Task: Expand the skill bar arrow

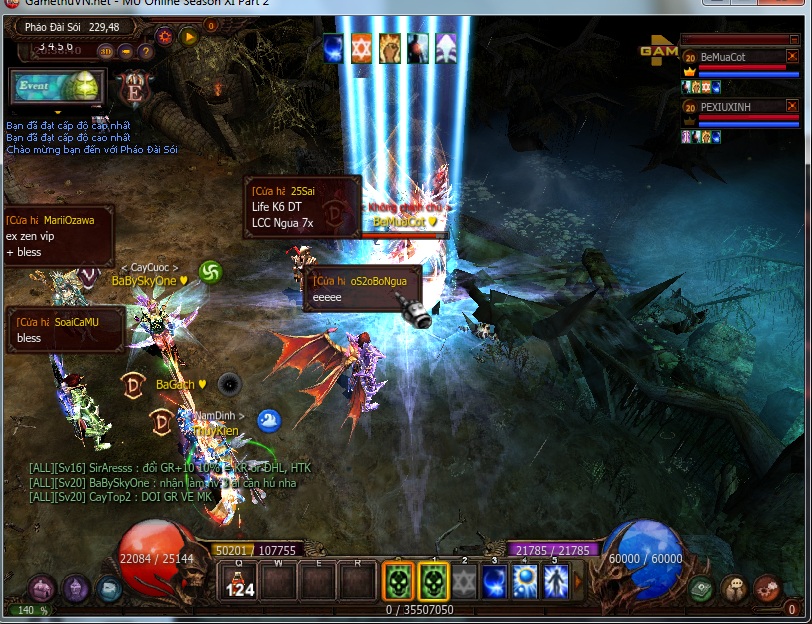Action: pyautogui.click(x=578, y=582)
